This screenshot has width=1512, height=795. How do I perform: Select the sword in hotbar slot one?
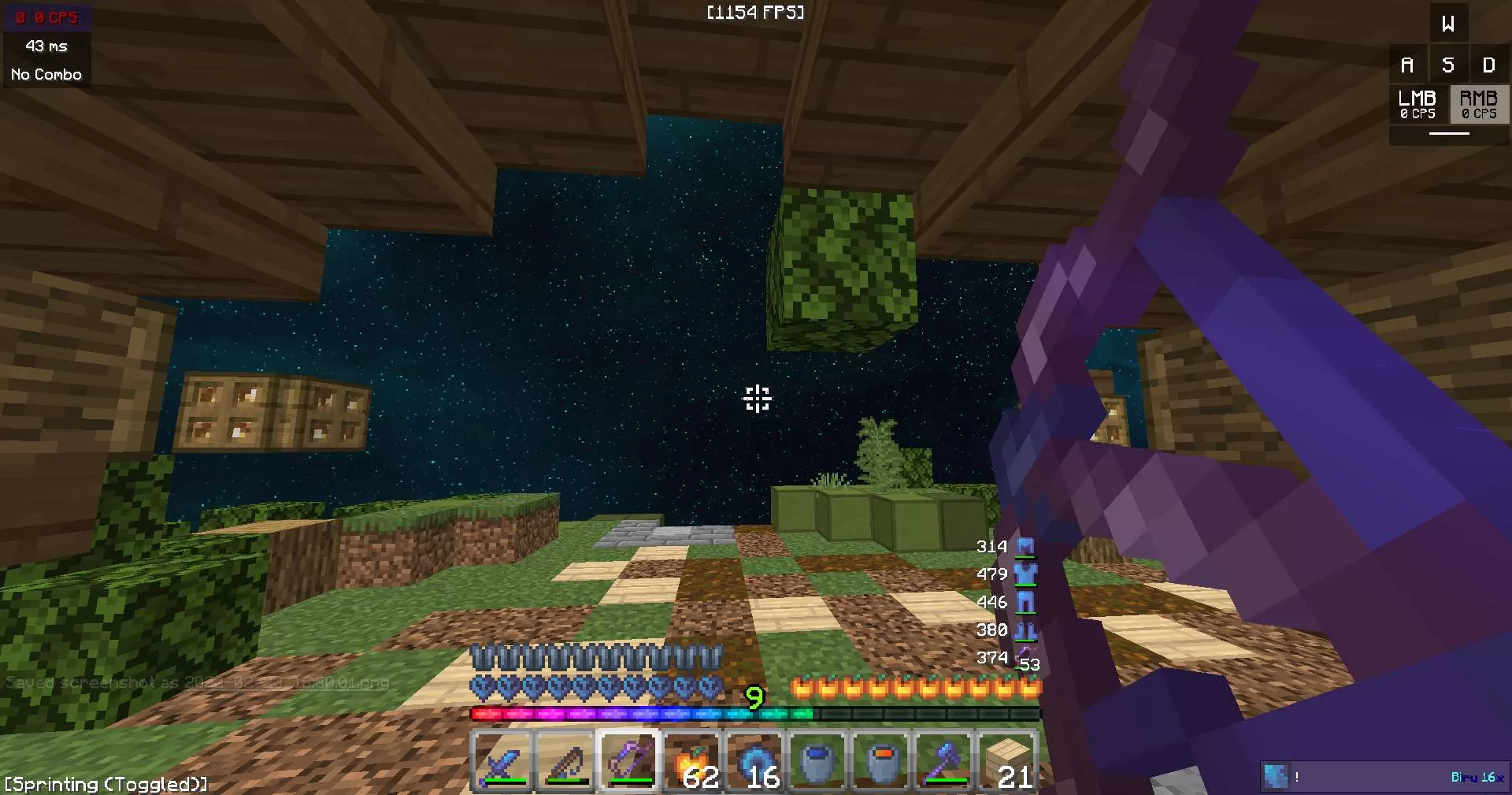coord(502,759)
